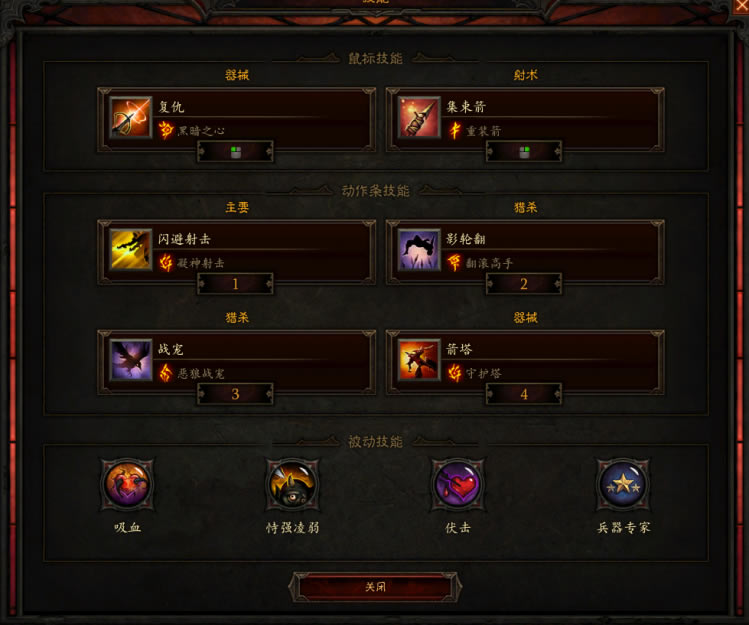Select the 吸血 passive skill
Viewport: 749px width, 625px height.
128,486
